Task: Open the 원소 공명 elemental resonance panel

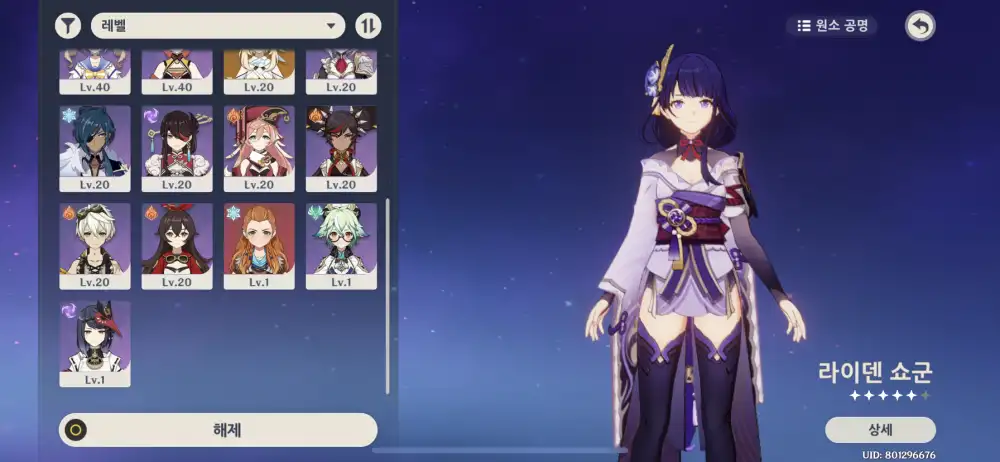Action: pos(831,25)
